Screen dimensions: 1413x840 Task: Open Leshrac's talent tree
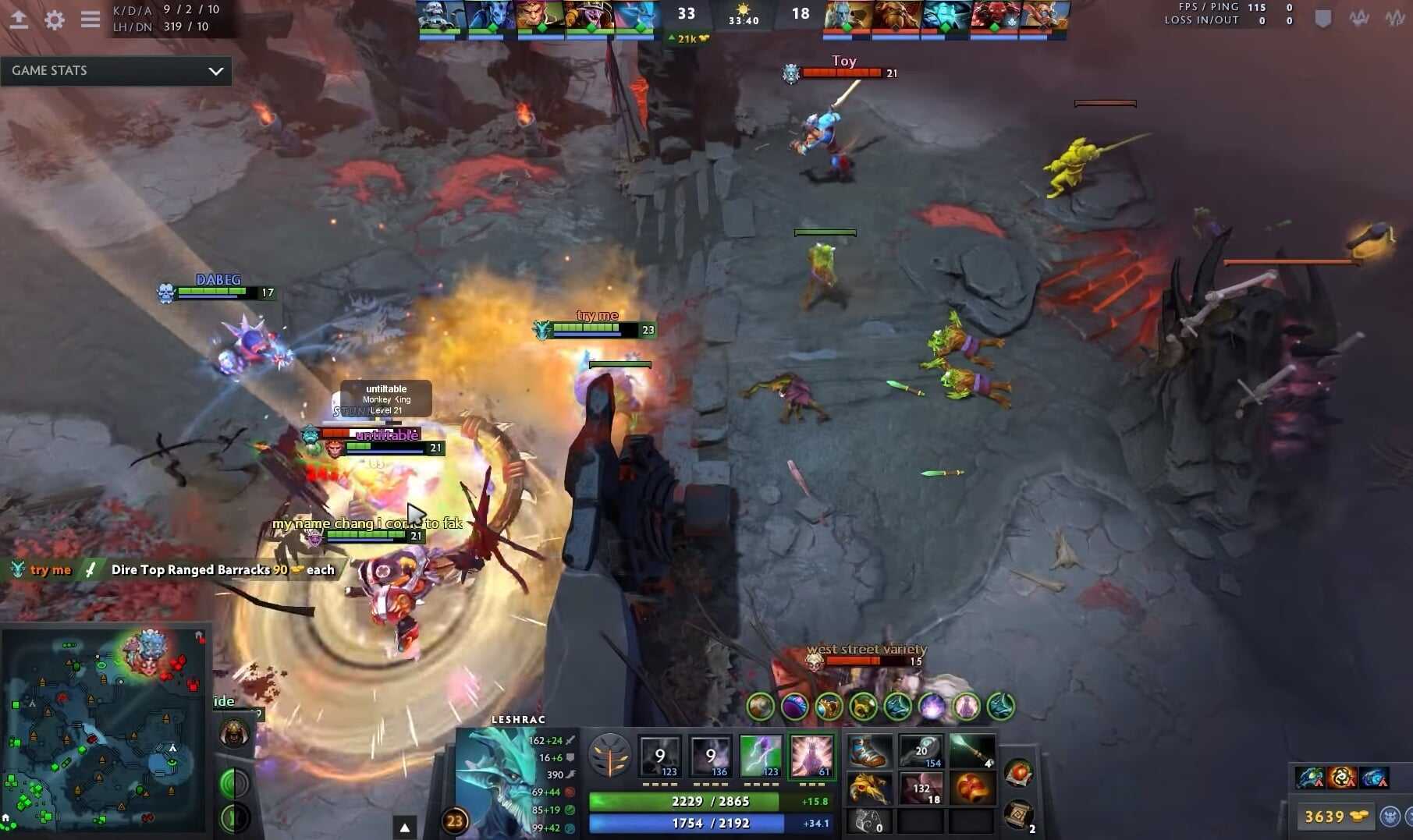(x=609, y=755)
